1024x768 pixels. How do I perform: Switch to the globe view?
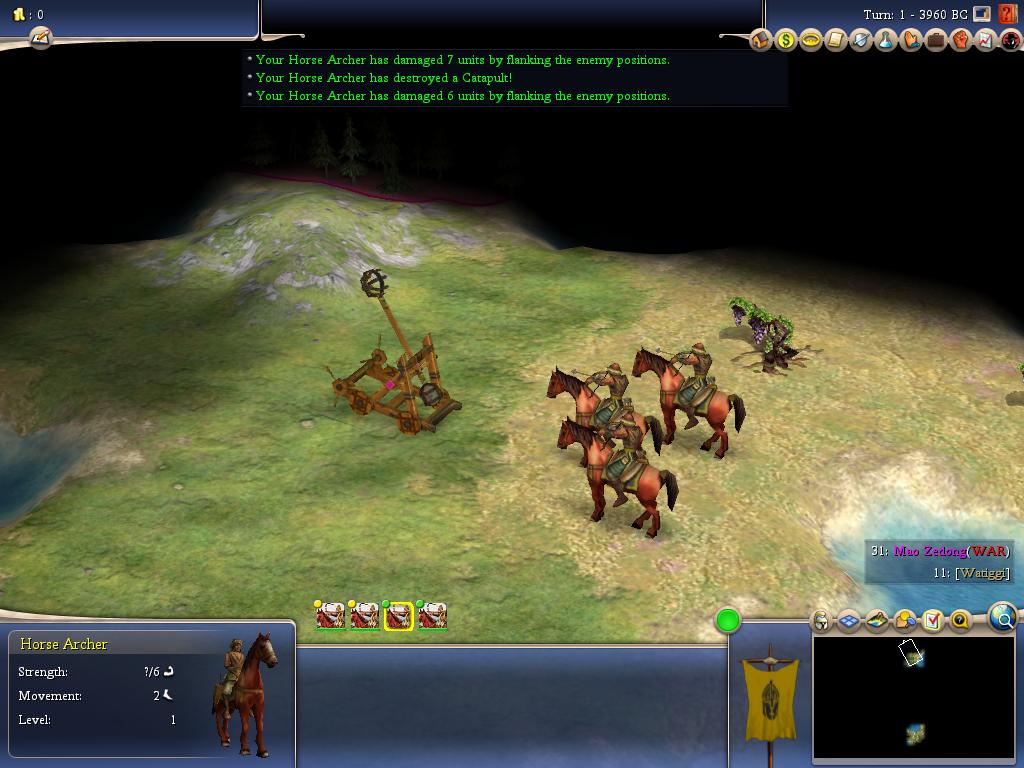[x=1003, y=618]
